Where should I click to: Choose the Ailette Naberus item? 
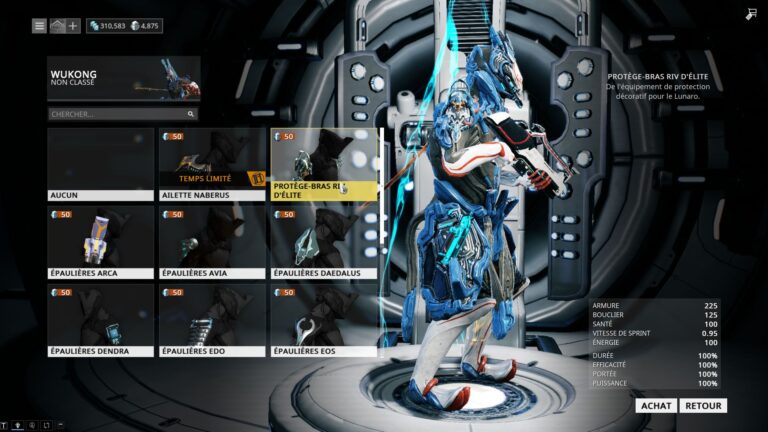(x=212, y=163)
